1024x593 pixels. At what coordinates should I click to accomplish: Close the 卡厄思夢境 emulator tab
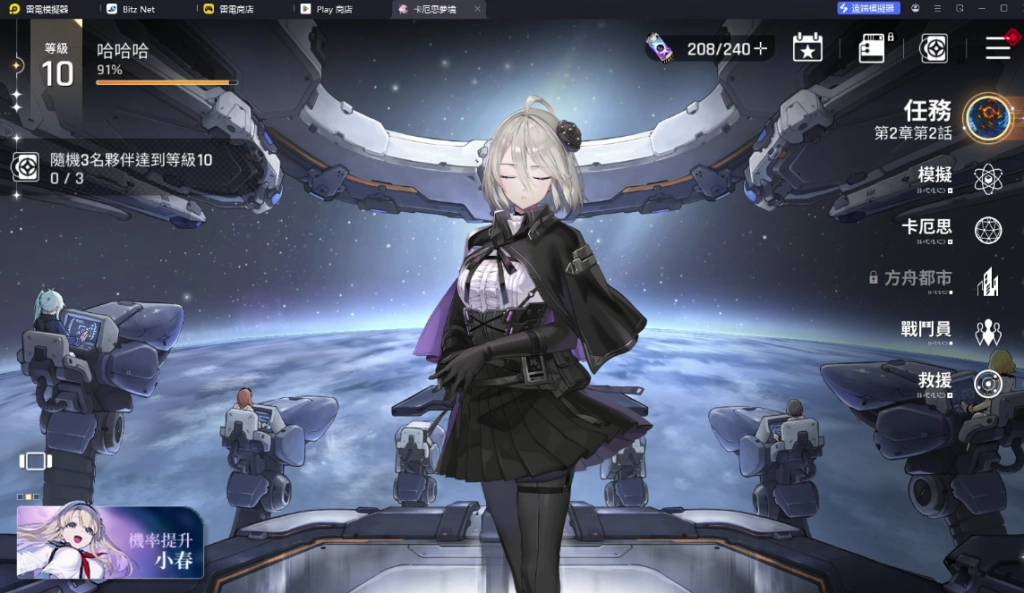pos(476,9)
